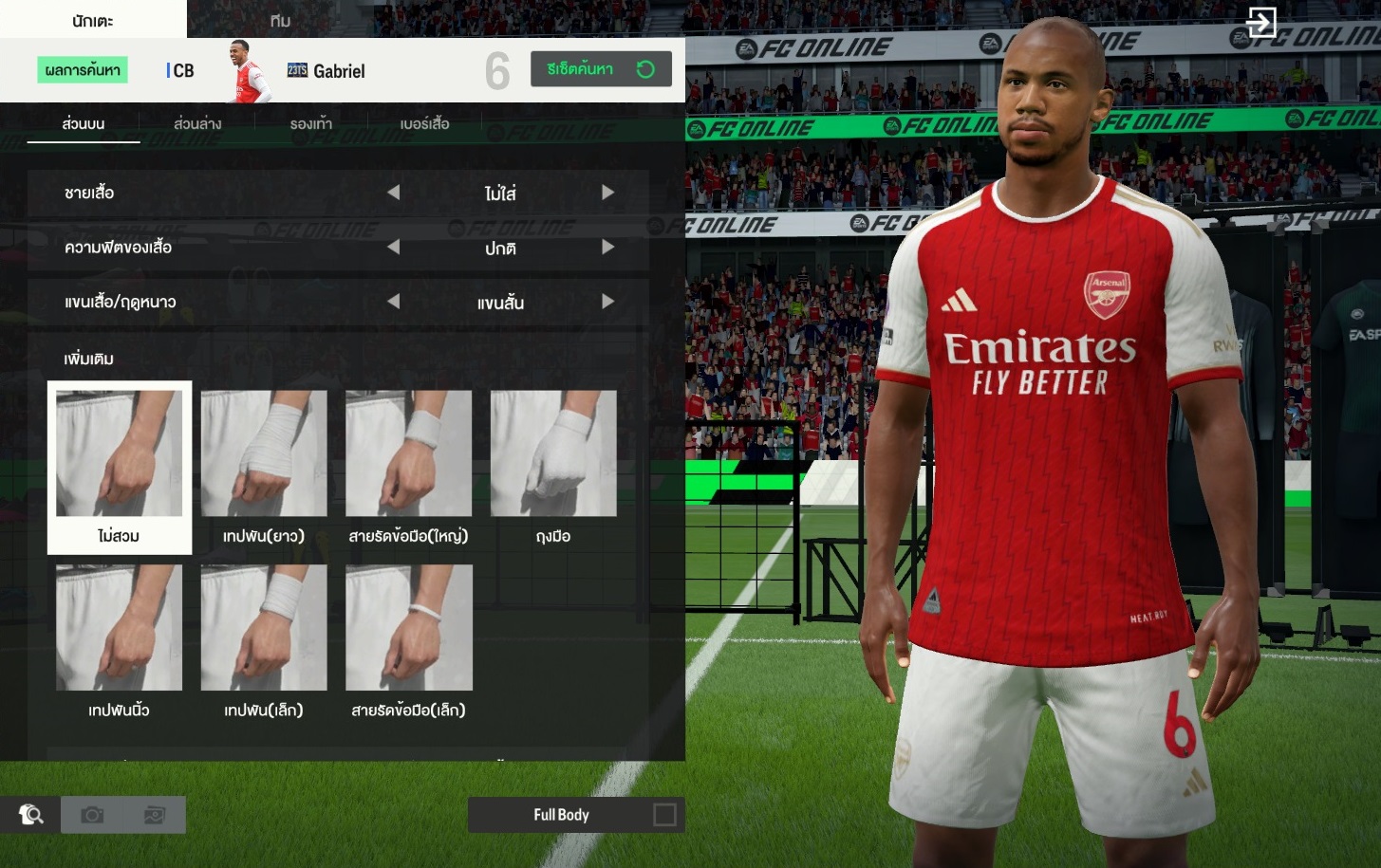Open the เบอร์เสื้อ tab

coord(424,124)
